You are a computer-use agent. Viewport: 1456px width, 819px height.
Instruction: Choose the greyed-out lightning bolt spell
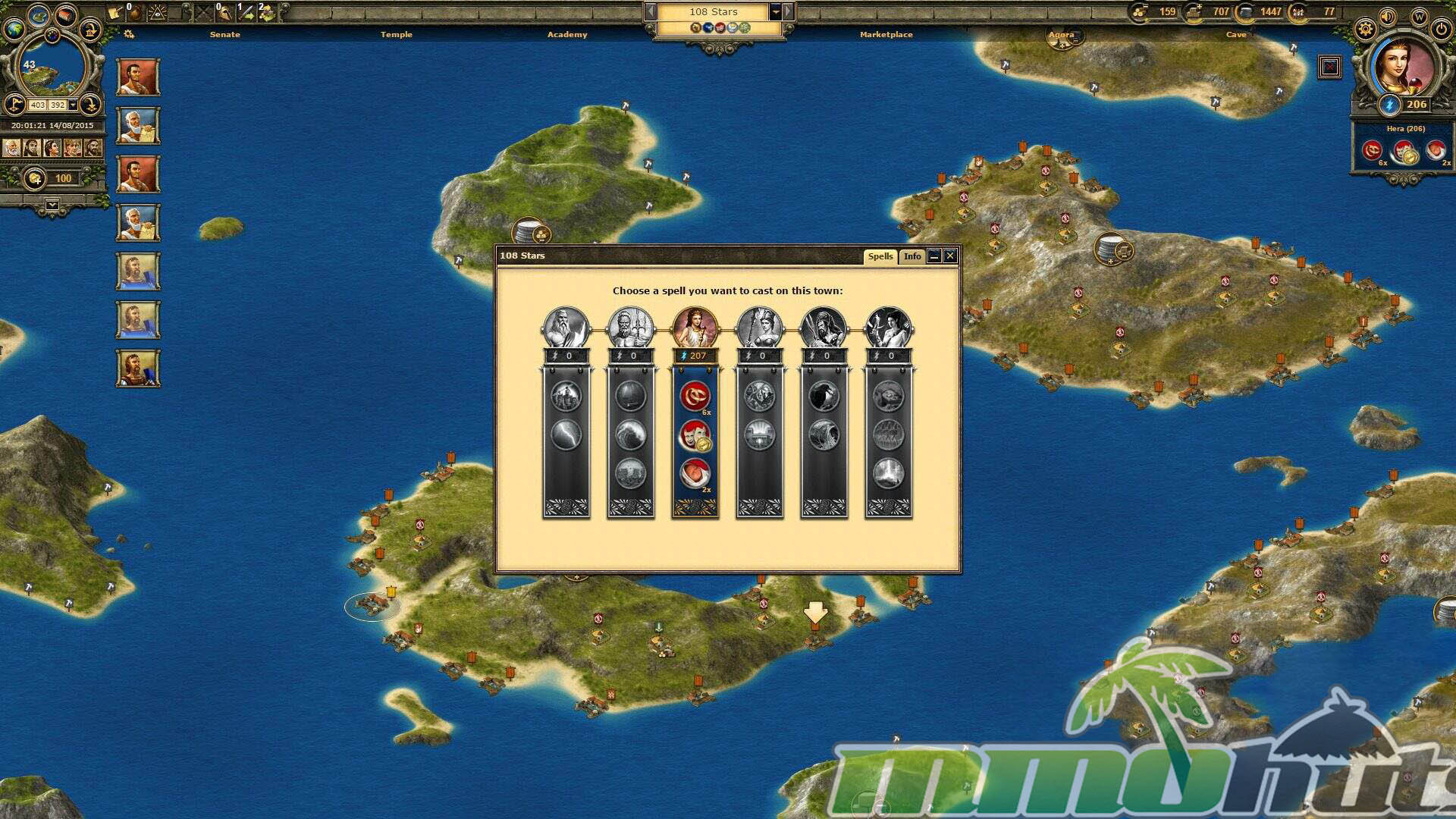(x=566, y=435)
